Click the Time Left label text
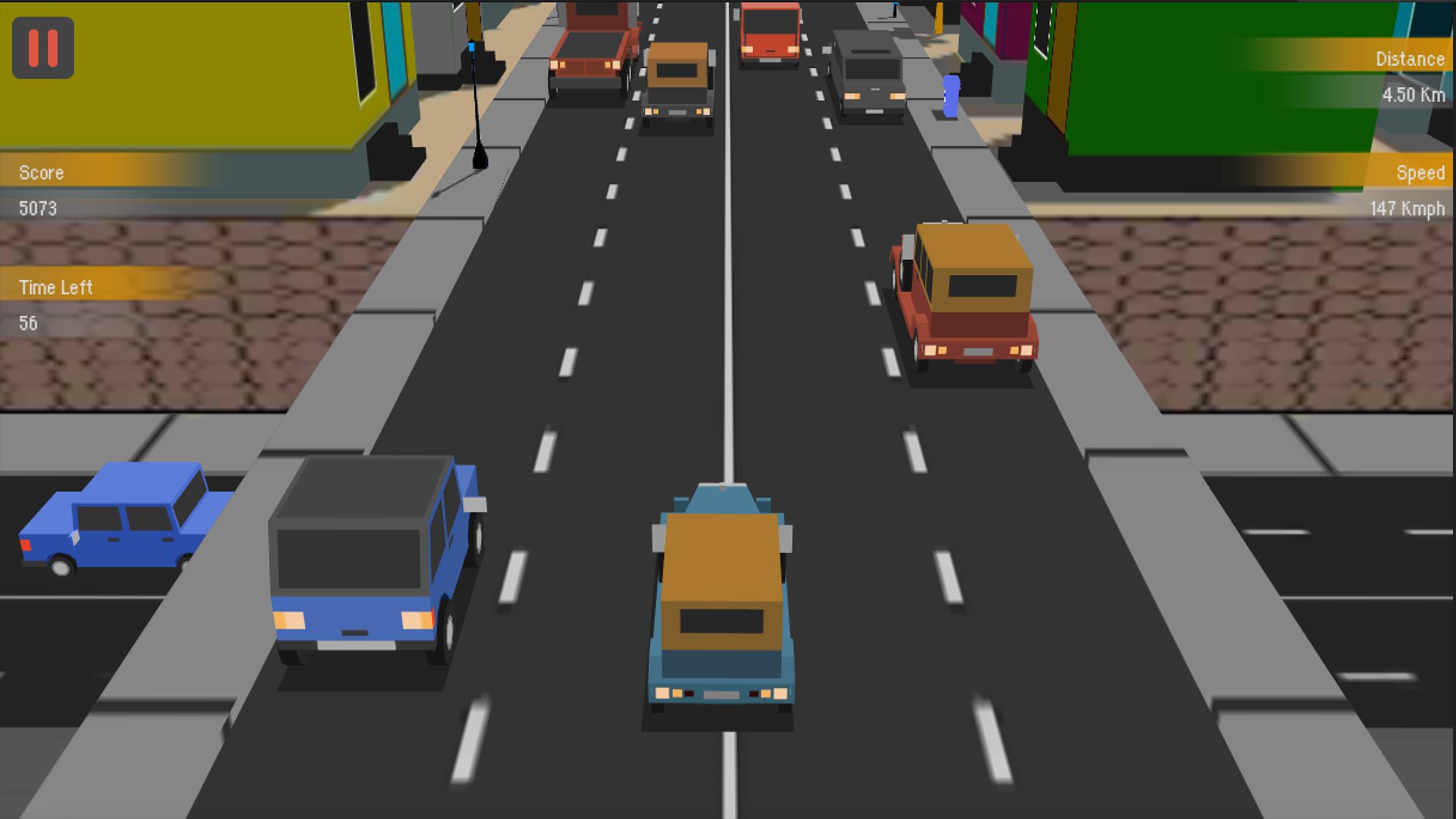The image size is (1456, 819). (56, 287)
